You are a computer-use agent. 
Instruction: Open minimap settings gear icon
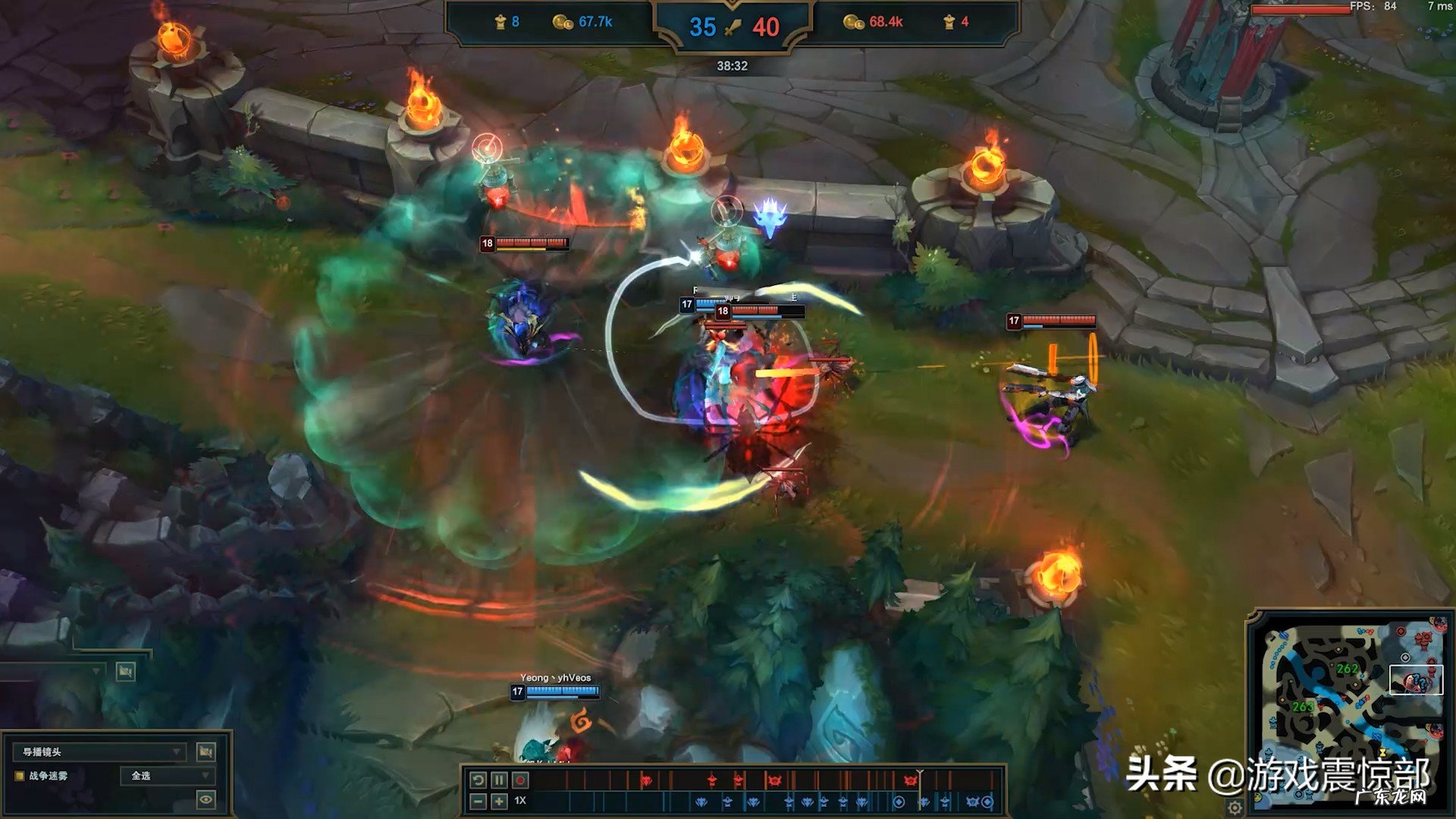click(1235, 807)
